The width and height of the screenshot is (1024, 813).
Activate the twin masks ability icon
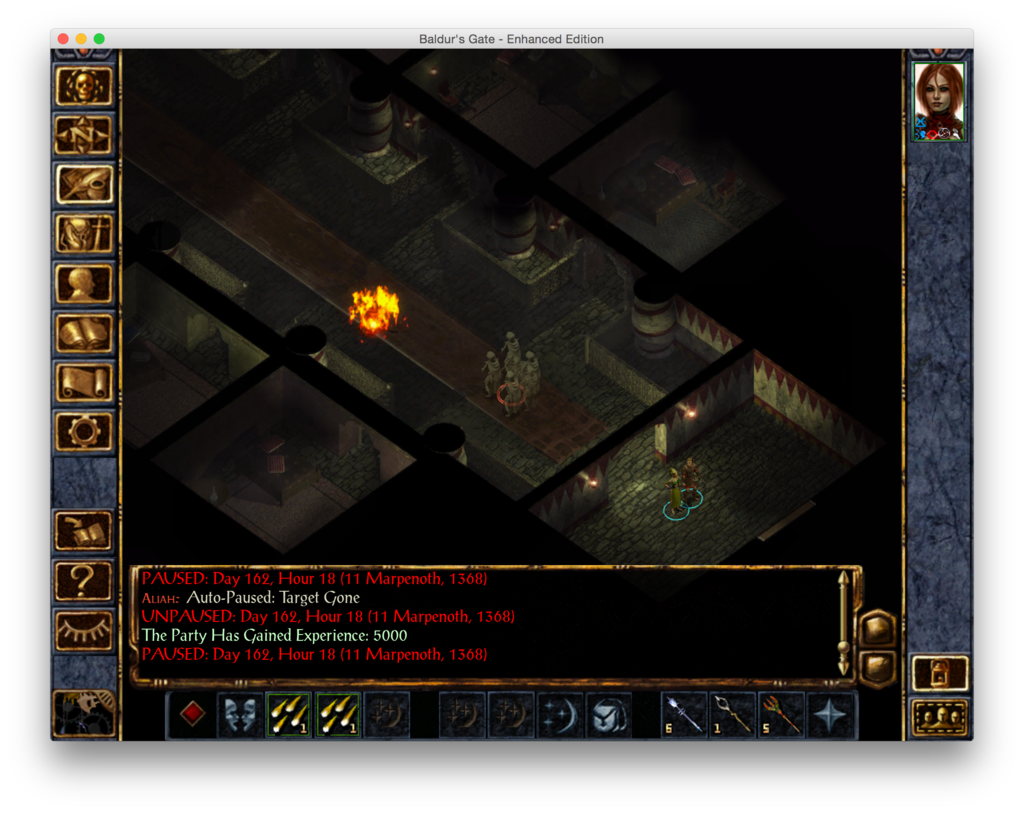point(240,715)
